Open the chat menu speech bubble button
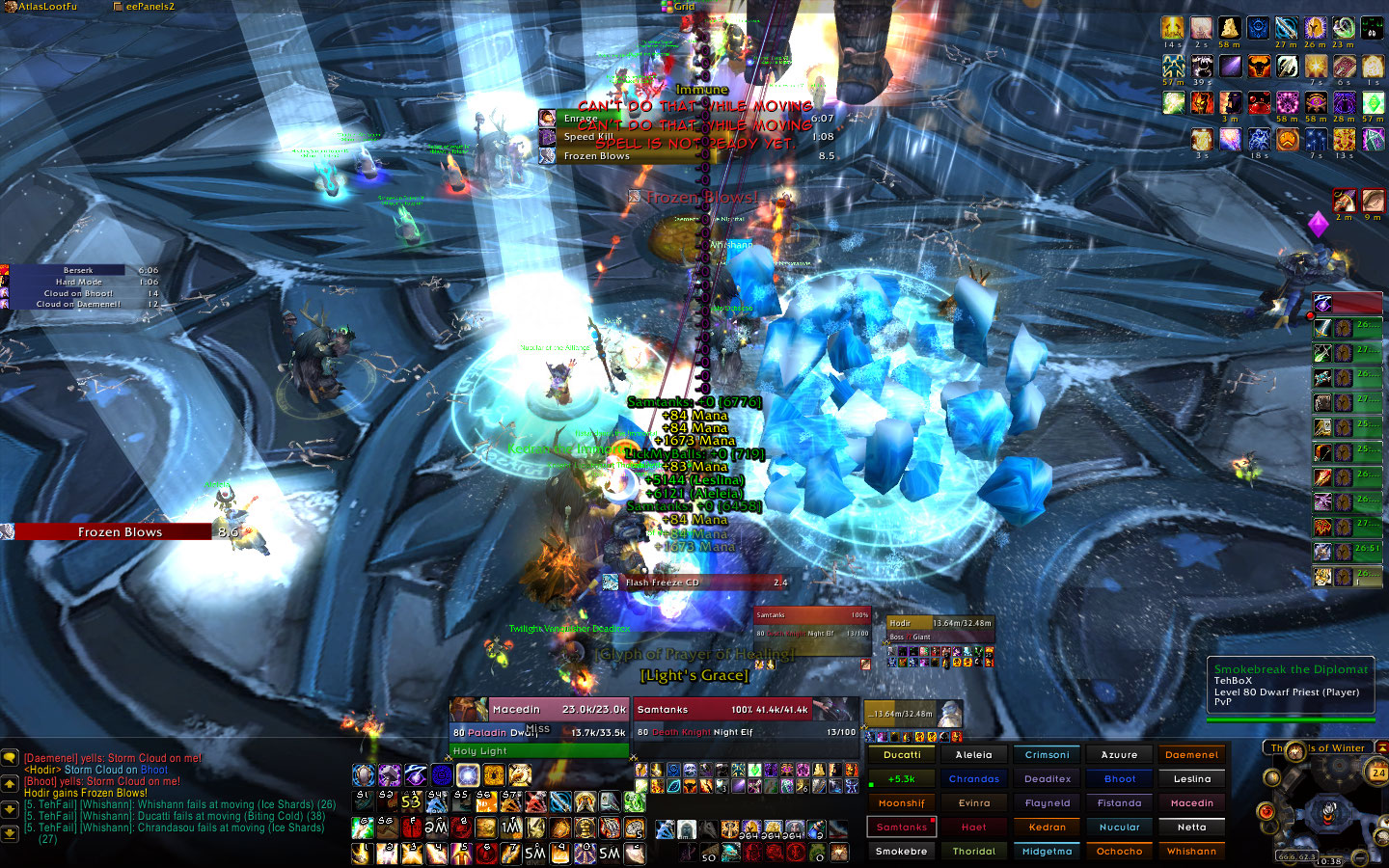Viewport: 1389px width, 868px height. tap(10, 759)
